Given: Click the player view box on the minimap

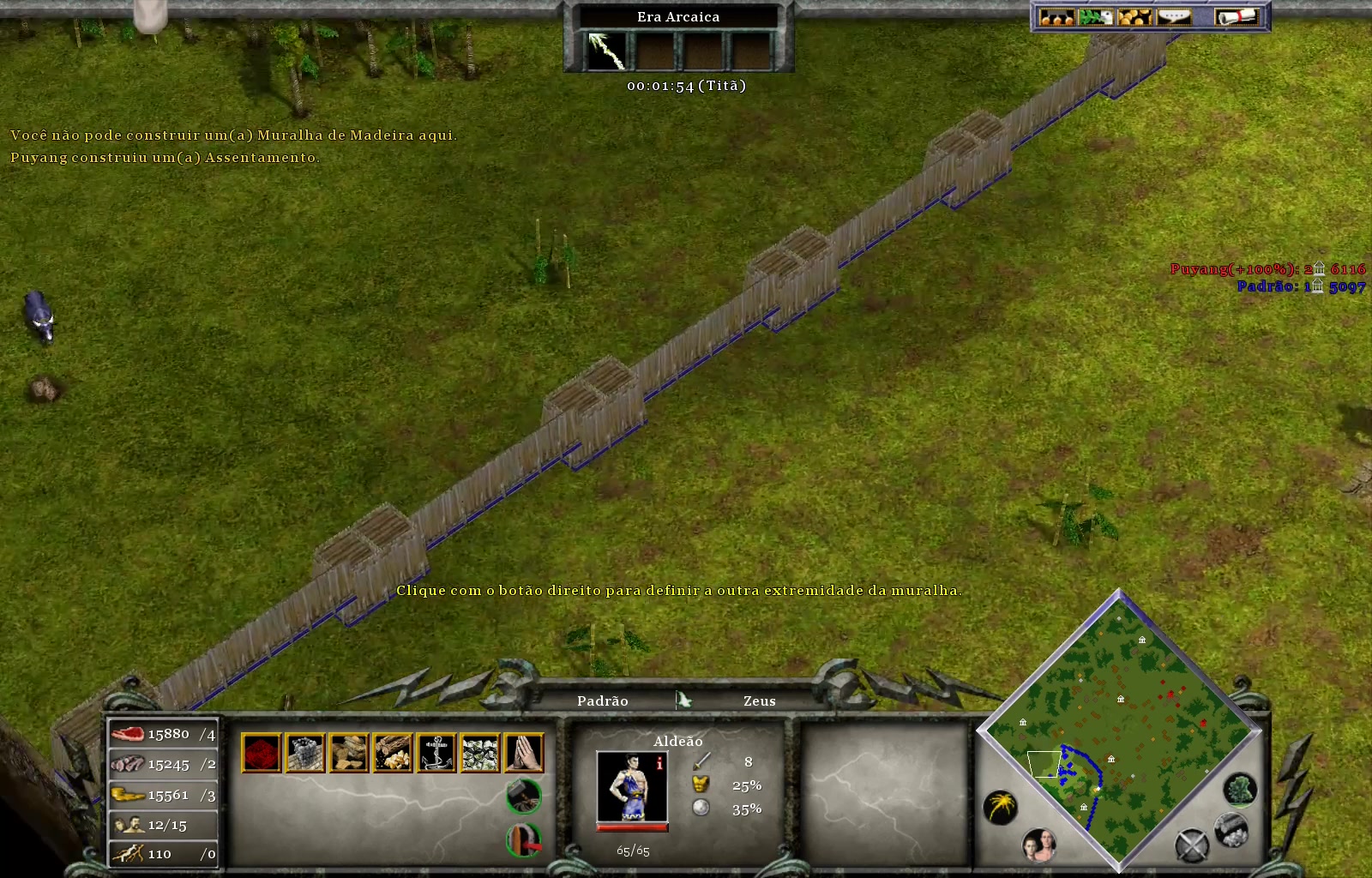Looking at the screenshot, I should (1044, 765).
